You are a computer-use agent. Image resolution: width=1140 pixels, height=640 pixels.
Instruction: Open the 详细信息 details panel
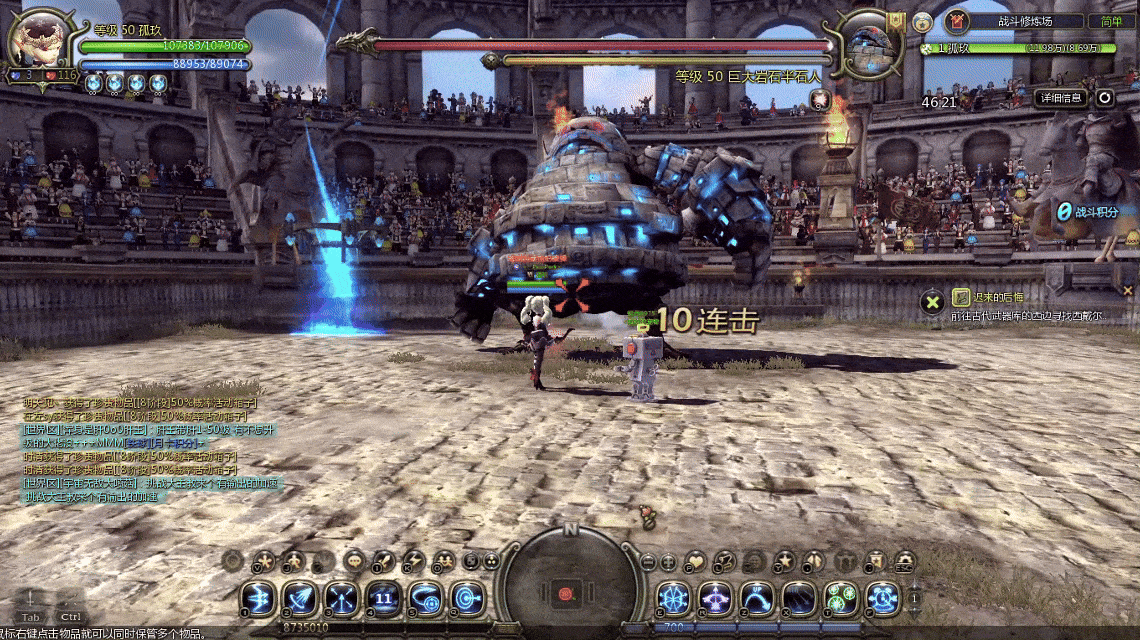point(1061,97)
